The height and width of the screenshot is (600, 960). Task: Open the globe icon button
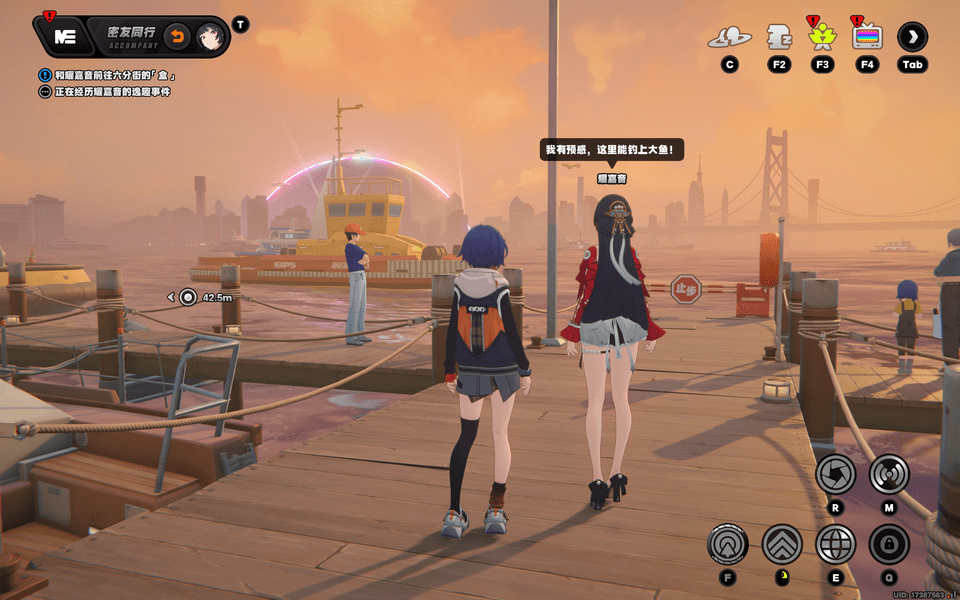click(835, 544)
